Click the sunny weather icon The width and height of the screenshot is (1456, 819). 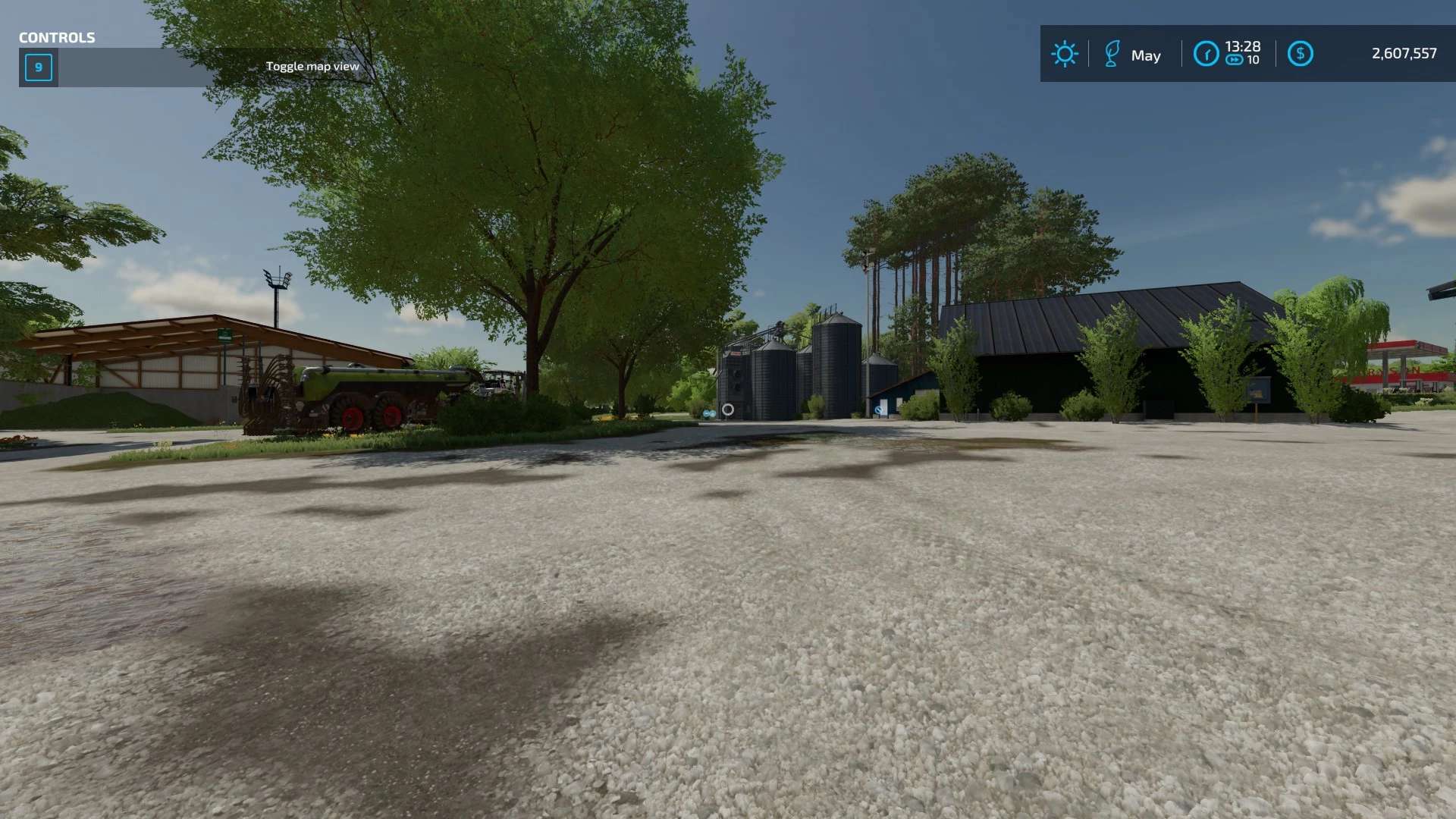[x=1064, y=54]
